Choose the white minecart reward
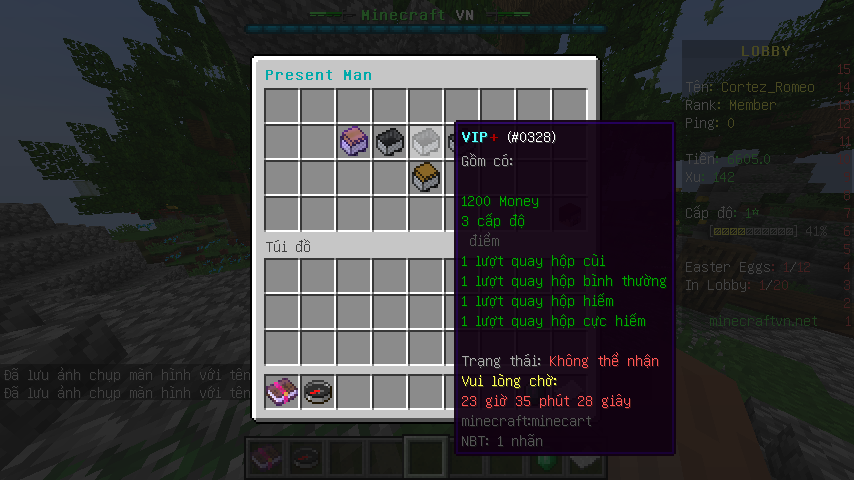The width and height of the screenshot is (854, 480). (426, 141)
